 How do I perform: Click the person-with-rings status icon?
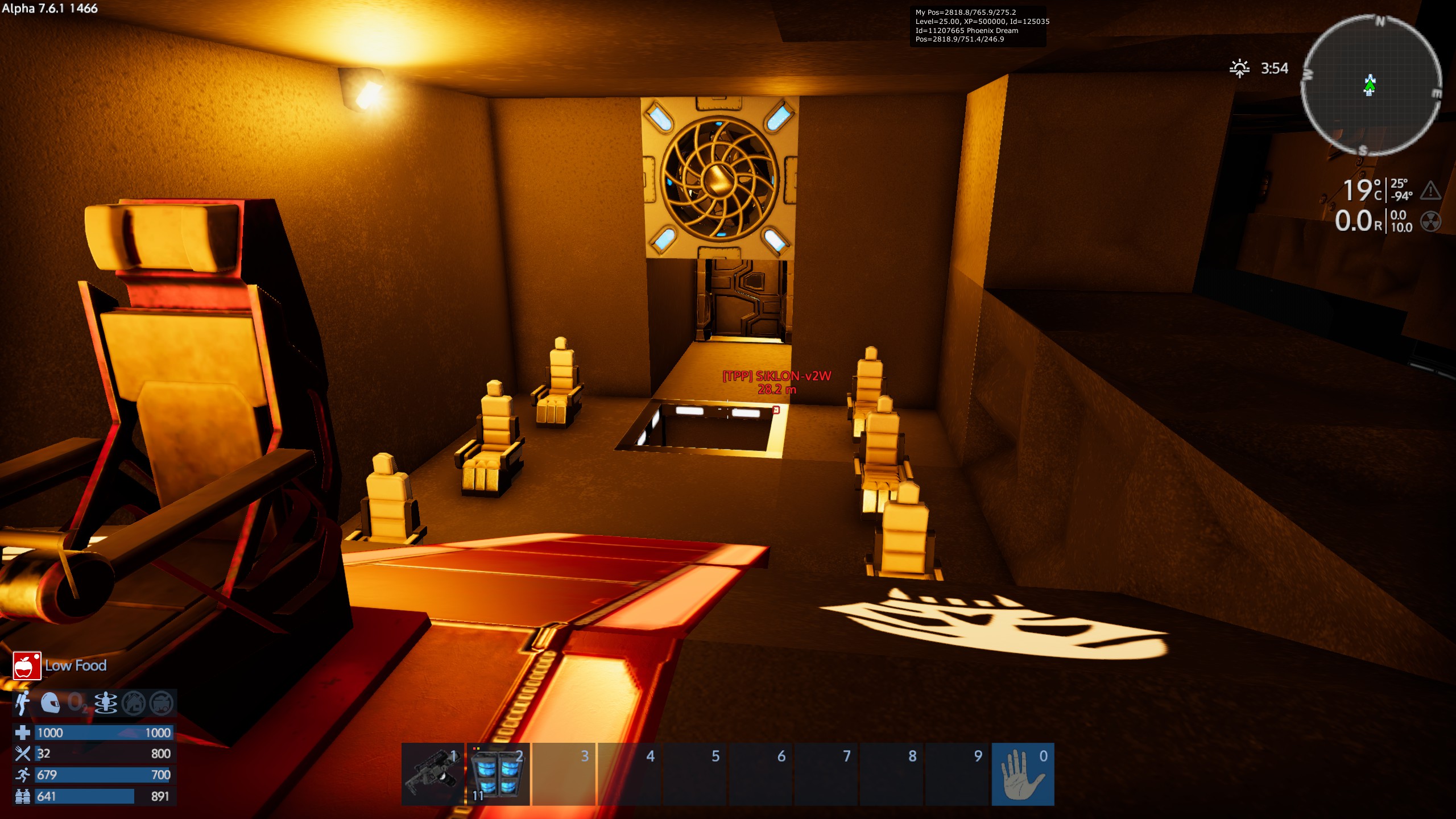click(x=106, y=703)
